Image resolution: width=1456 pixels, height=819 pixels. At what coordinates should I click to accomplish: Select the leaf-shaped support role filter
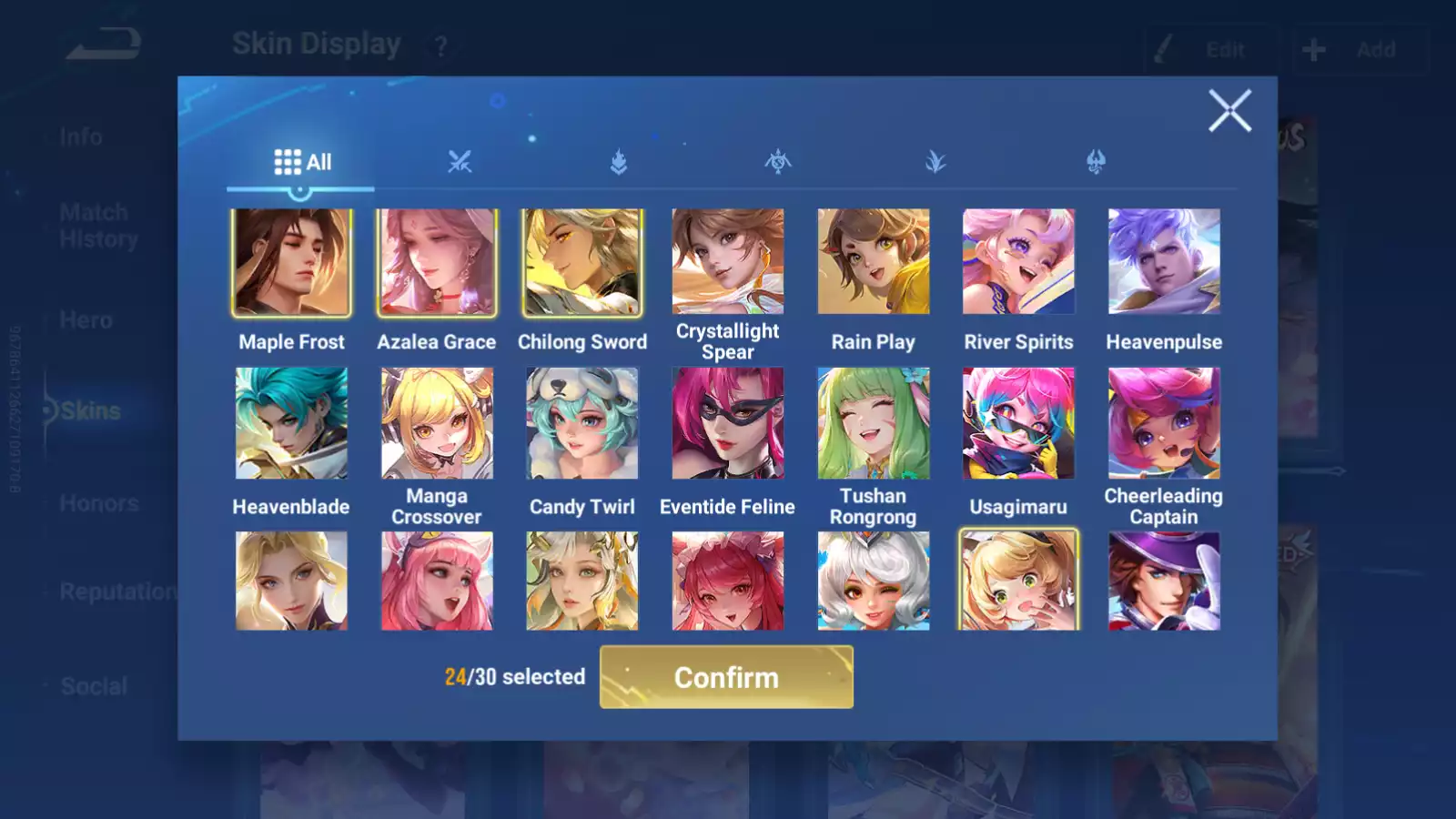[x=936, y=161]
